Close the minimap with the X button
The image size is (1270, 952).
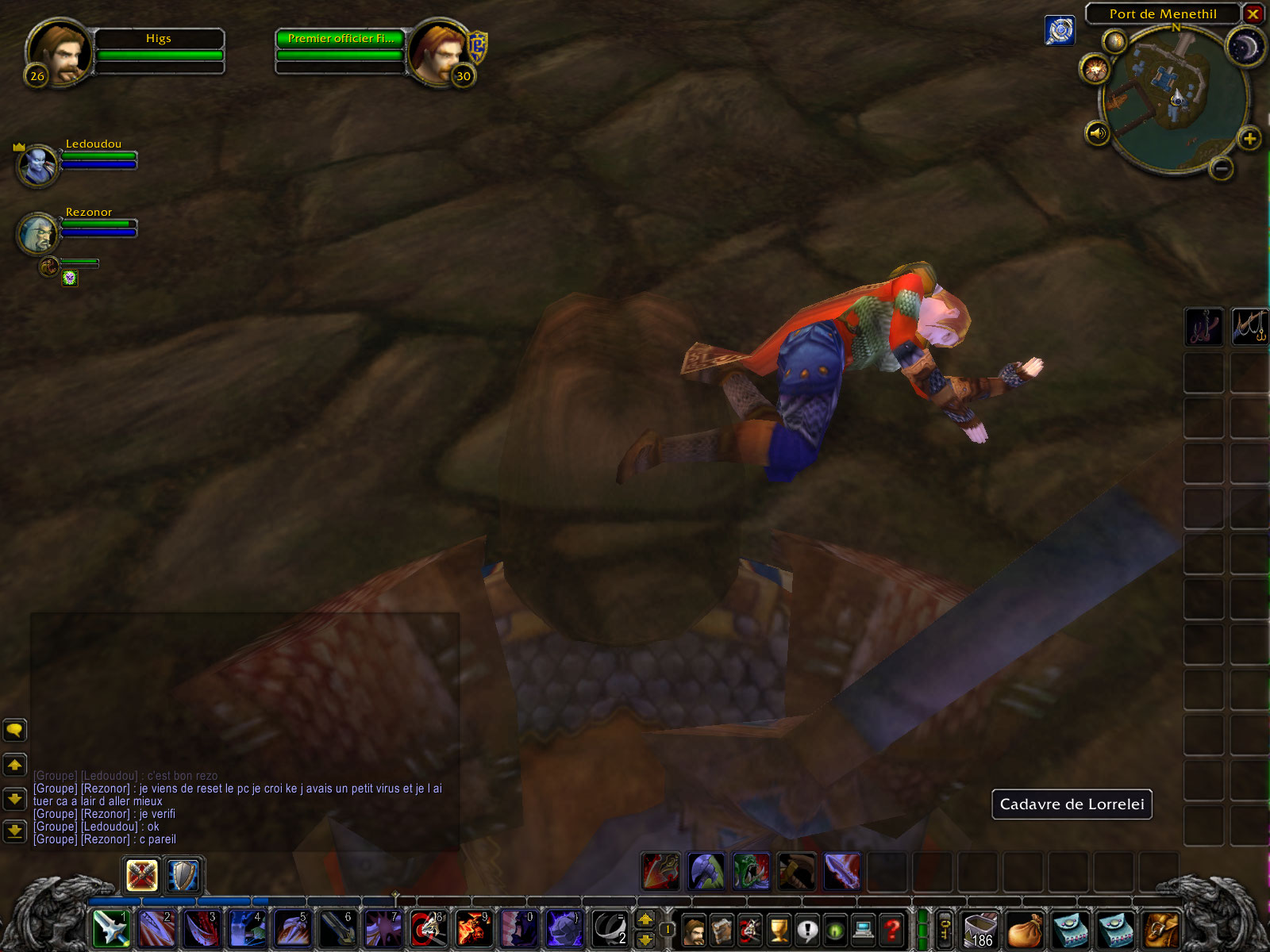1253,13
